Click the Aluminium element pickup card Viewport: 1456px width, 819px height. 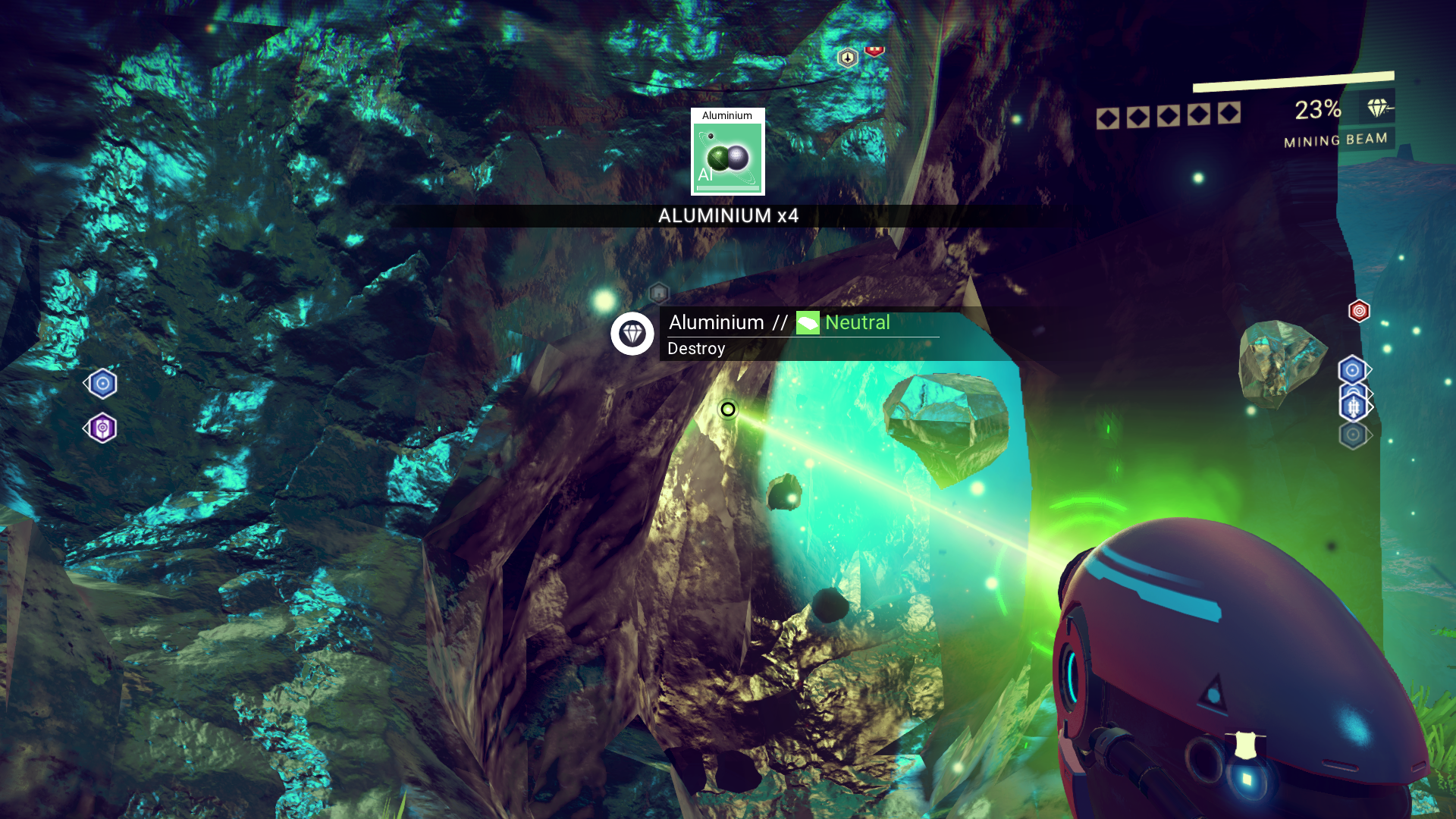coord(727,152)
